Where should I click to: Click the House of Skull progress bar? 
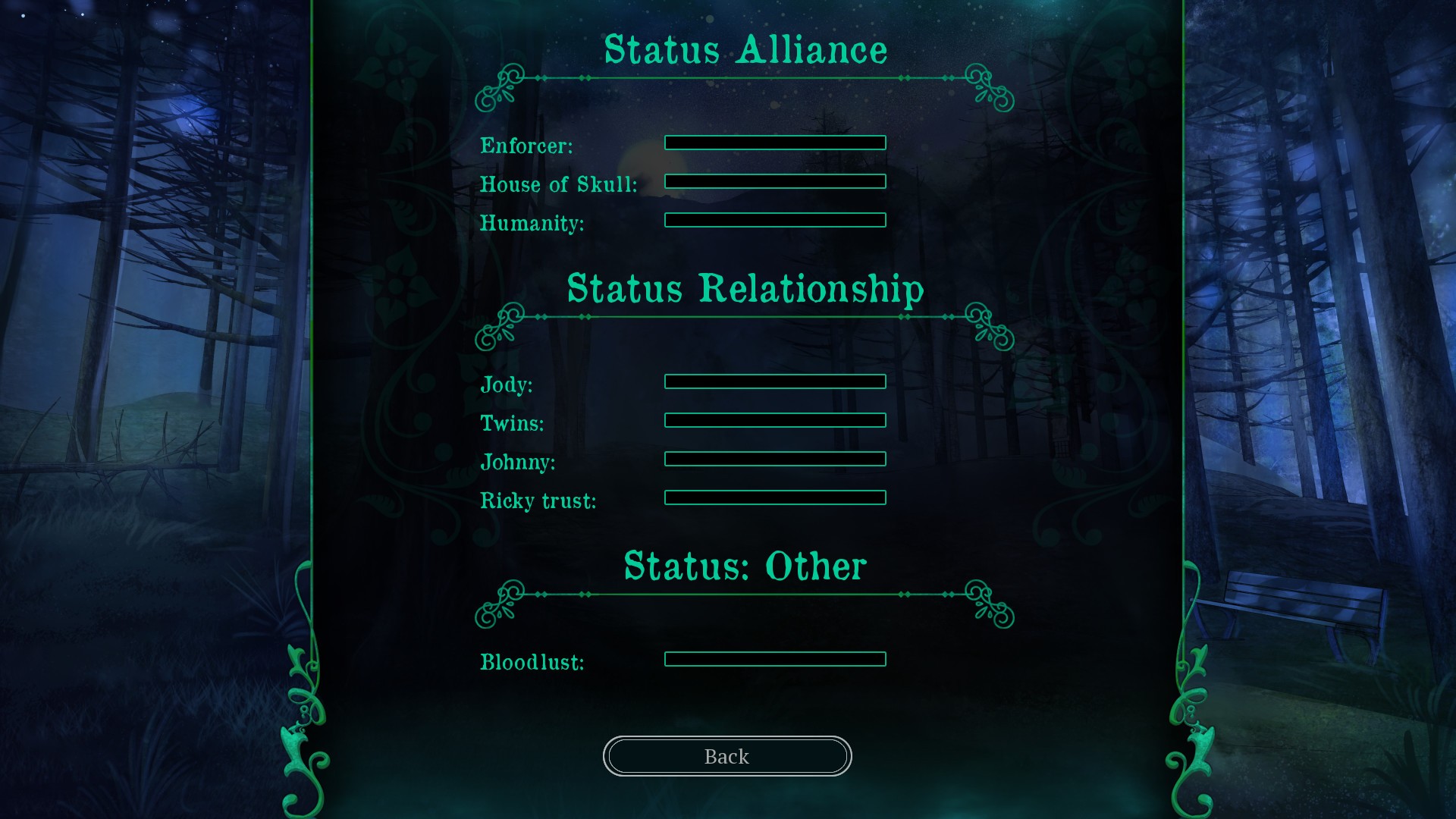pyautogui.click(x=774, y=181)
